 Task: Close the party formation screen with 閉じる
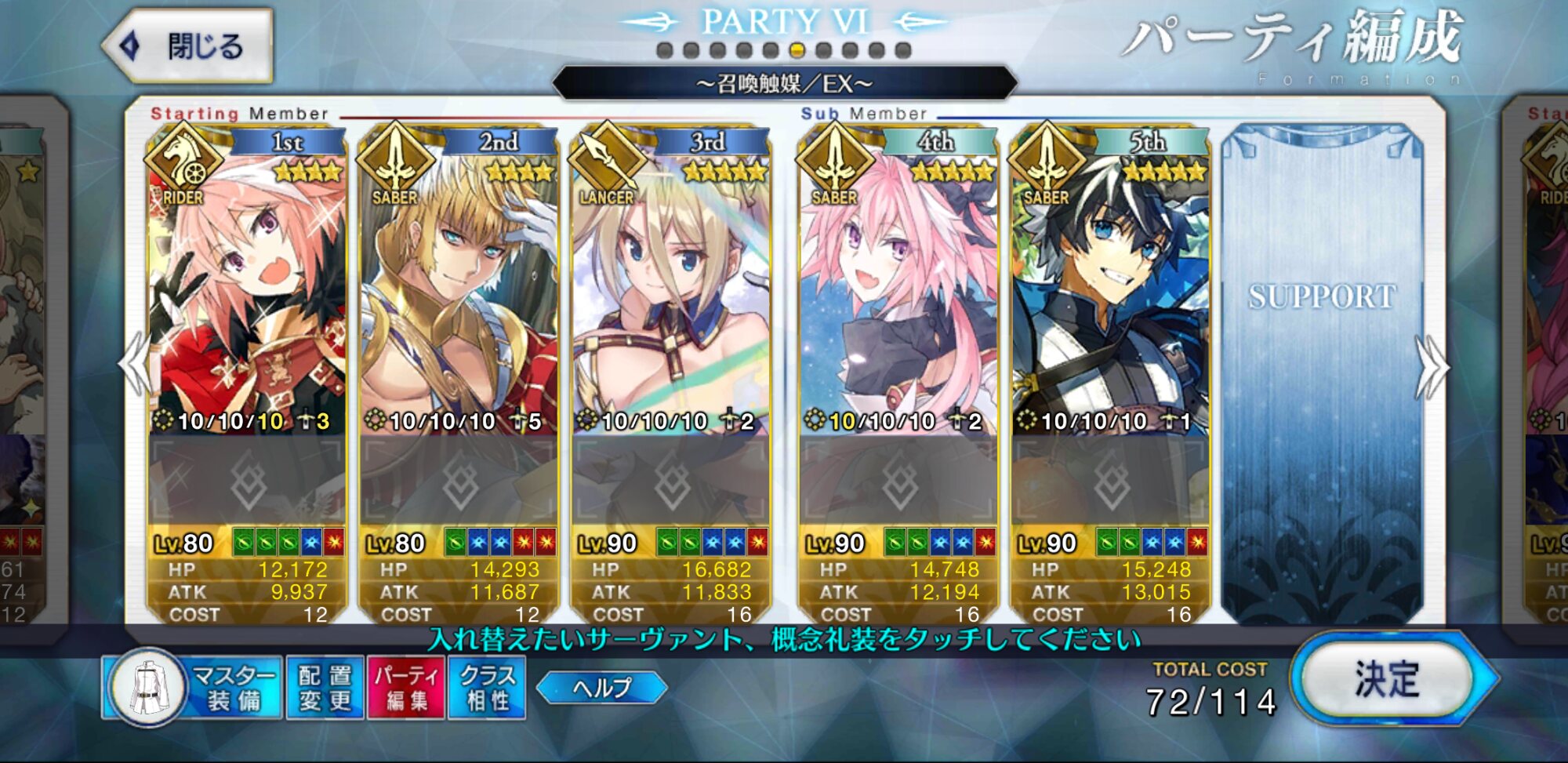[190, 46]
